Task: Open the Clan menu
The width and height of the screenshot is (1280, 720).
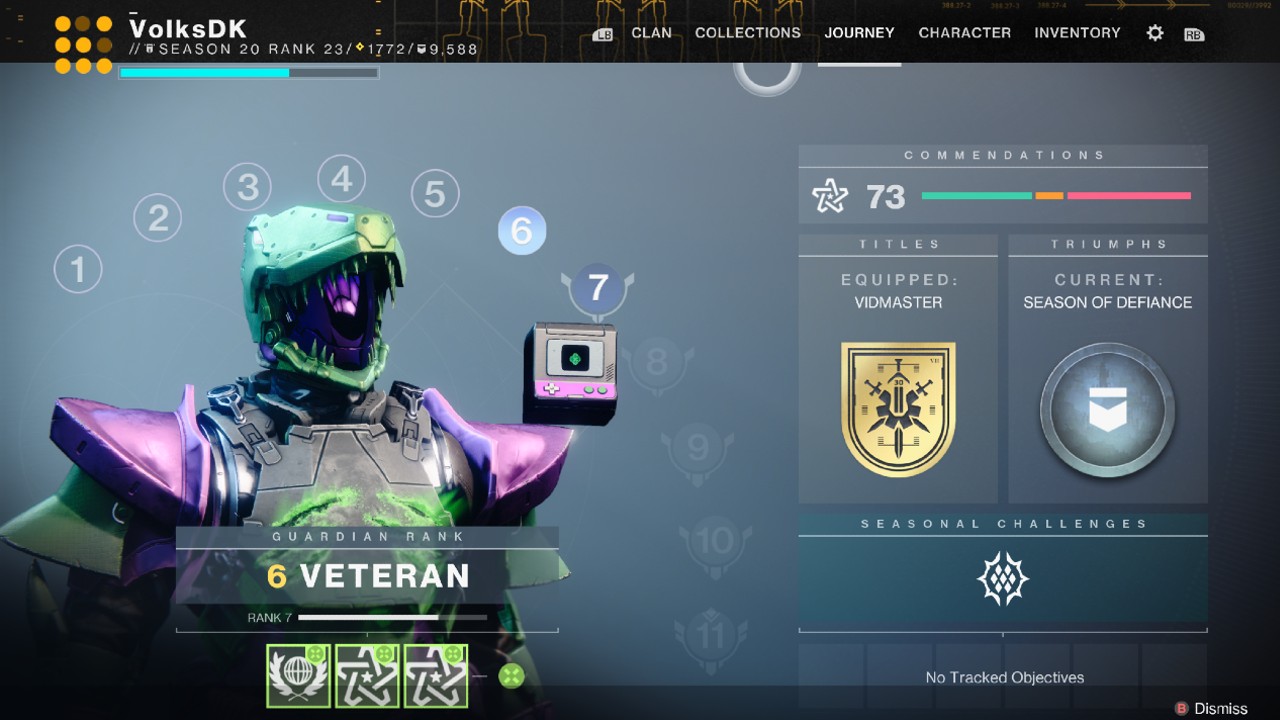Action: coord(651,32)
